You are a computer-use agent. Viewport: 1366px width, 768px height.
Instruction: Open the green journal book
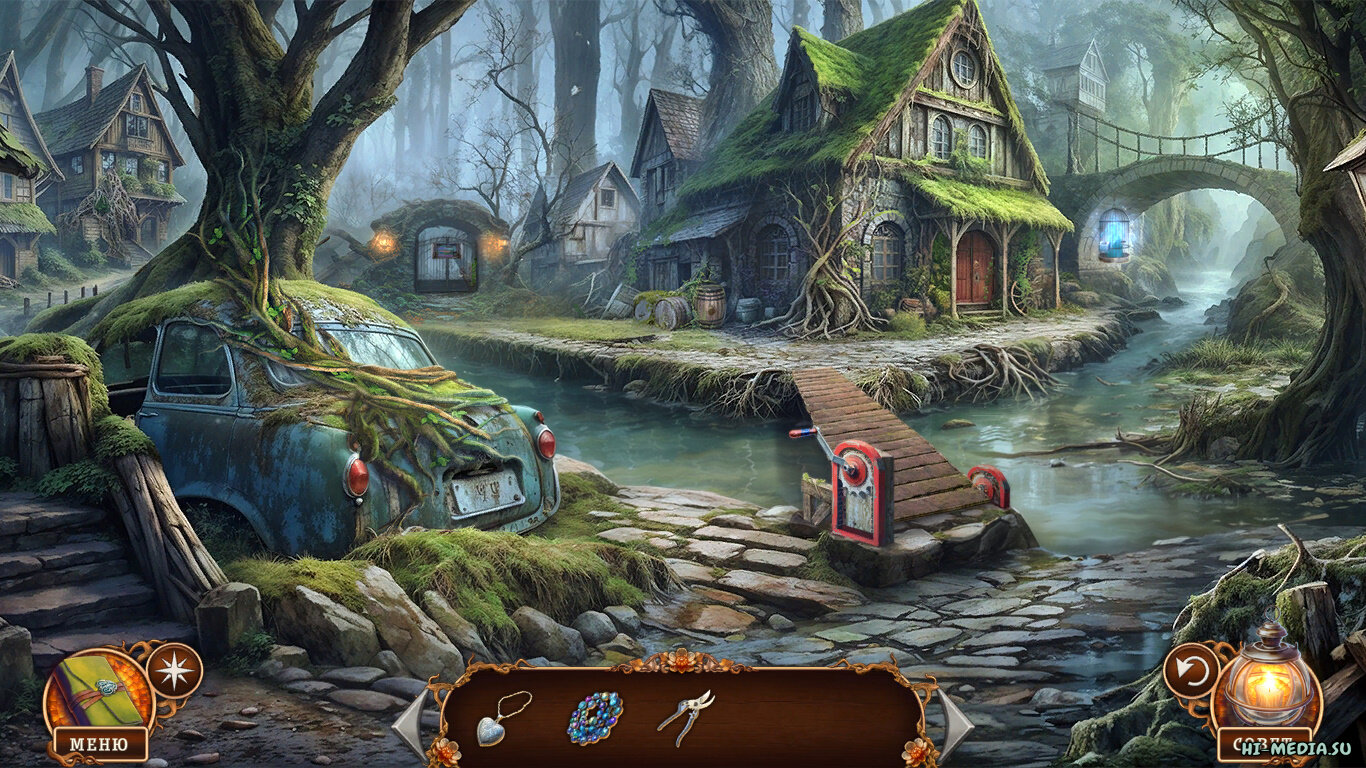(x=98, y=690)
